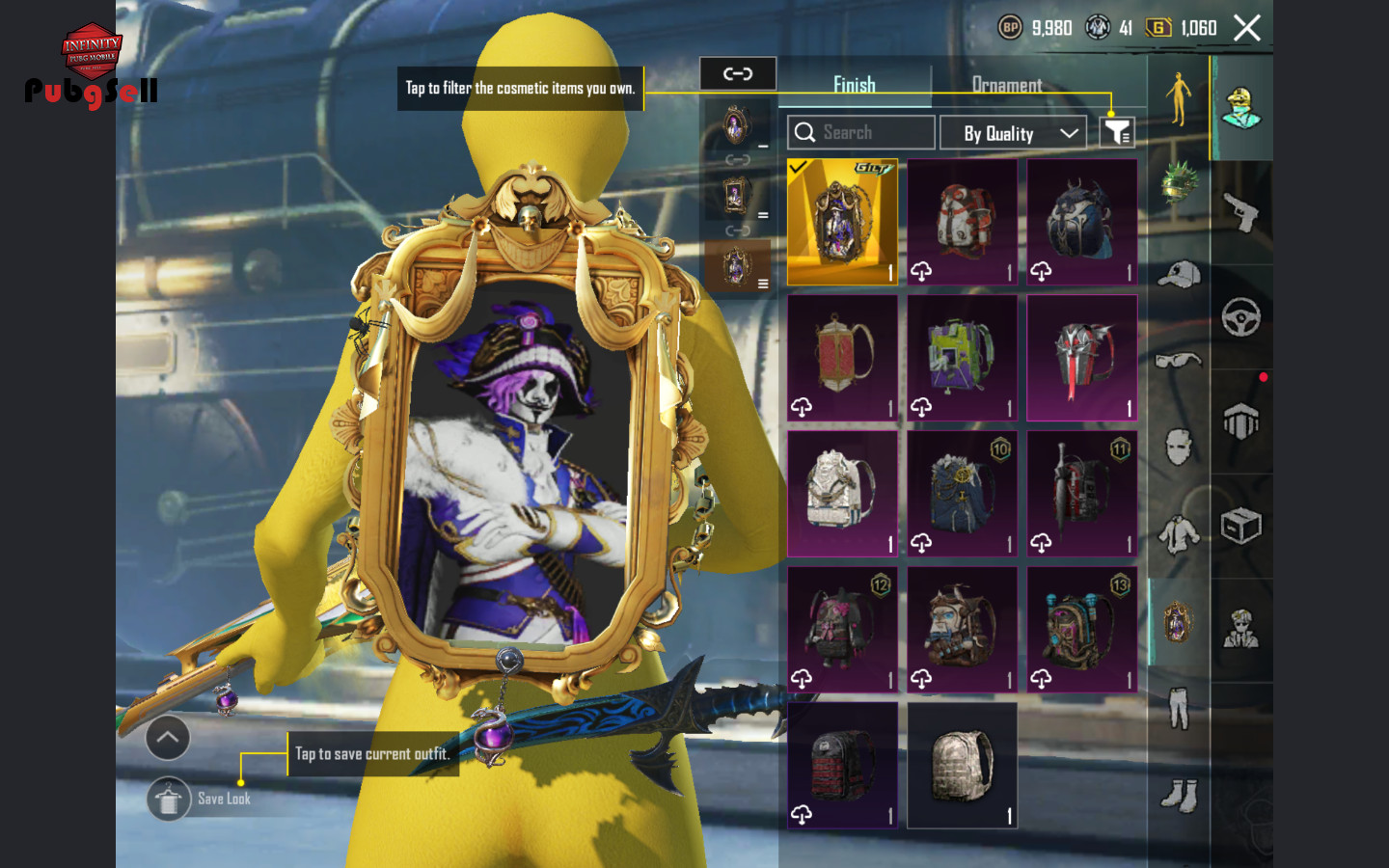Open the vehicle steering wheel category

pos(1241,317)
